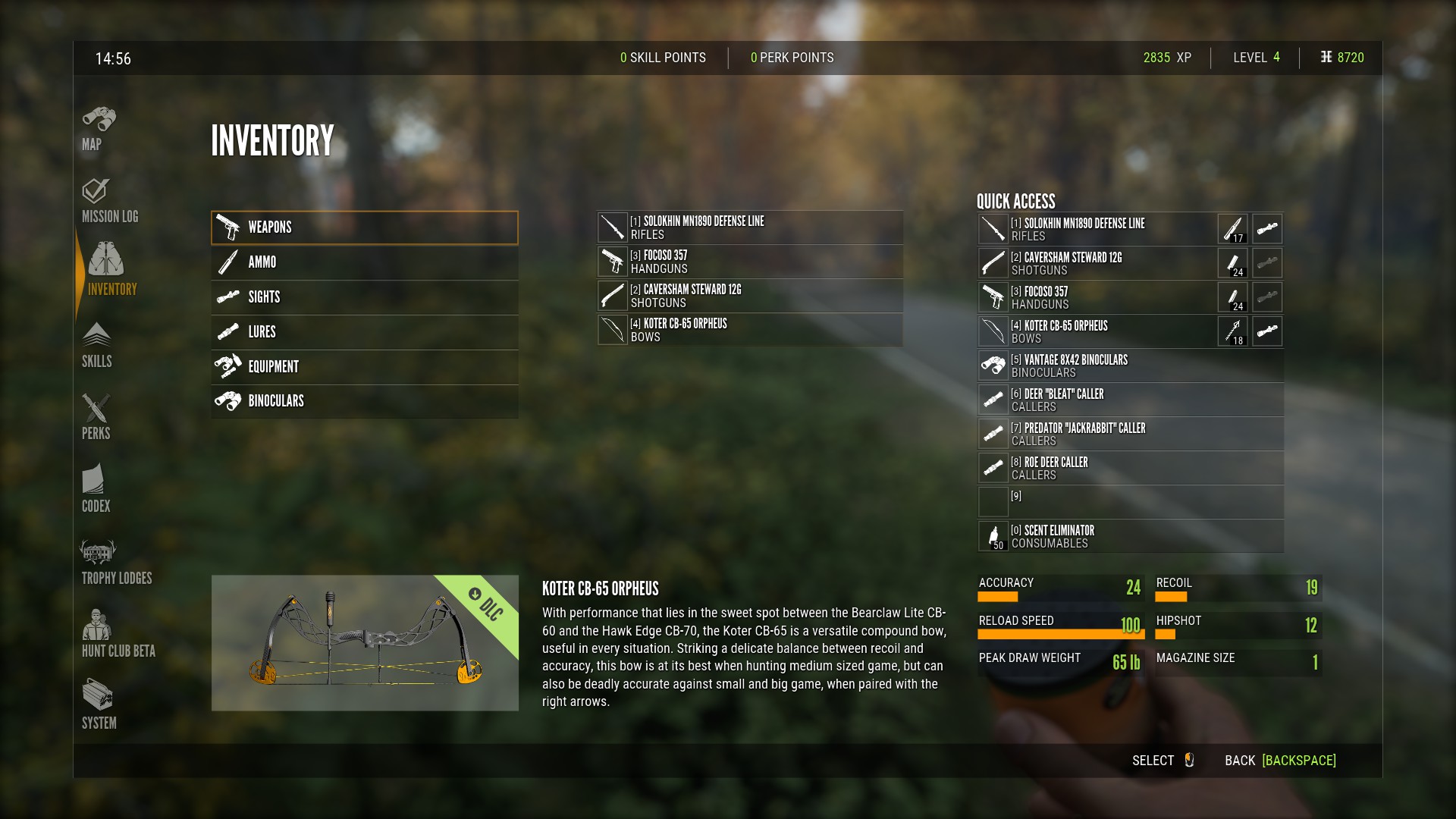Select the Focoso 357 handgun in weapons list
The image size is (1456, 819).
[750, 262]
